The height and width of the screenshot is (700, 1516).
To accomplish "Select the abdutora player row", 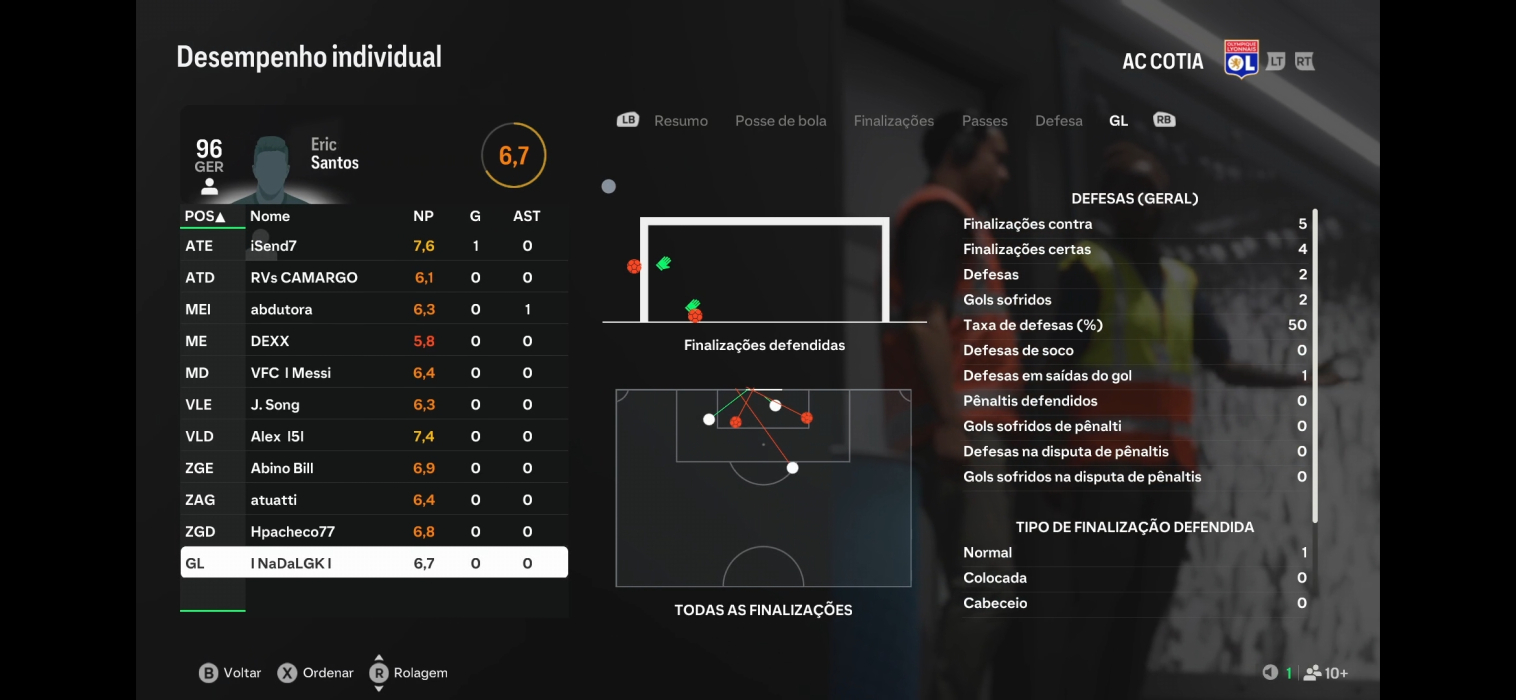I will click(x=373, y=310).
